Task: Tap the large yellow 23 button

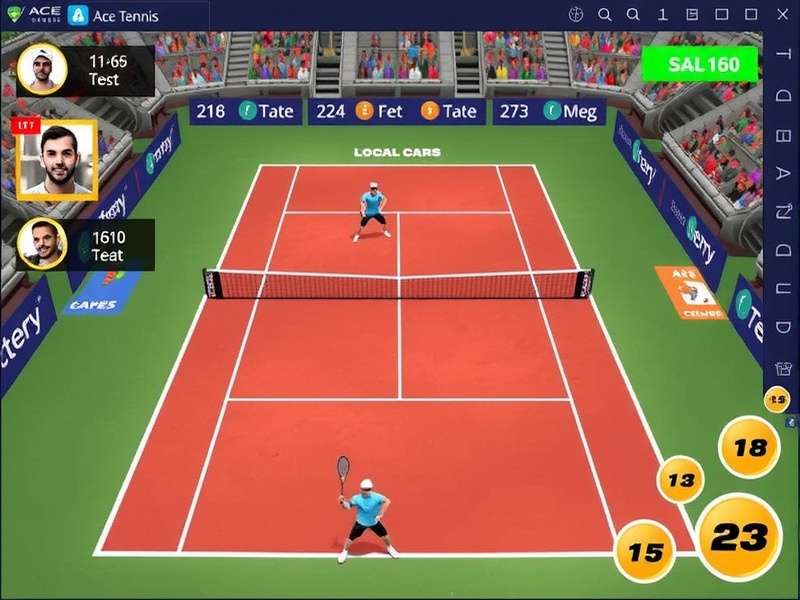Action: 739,537
